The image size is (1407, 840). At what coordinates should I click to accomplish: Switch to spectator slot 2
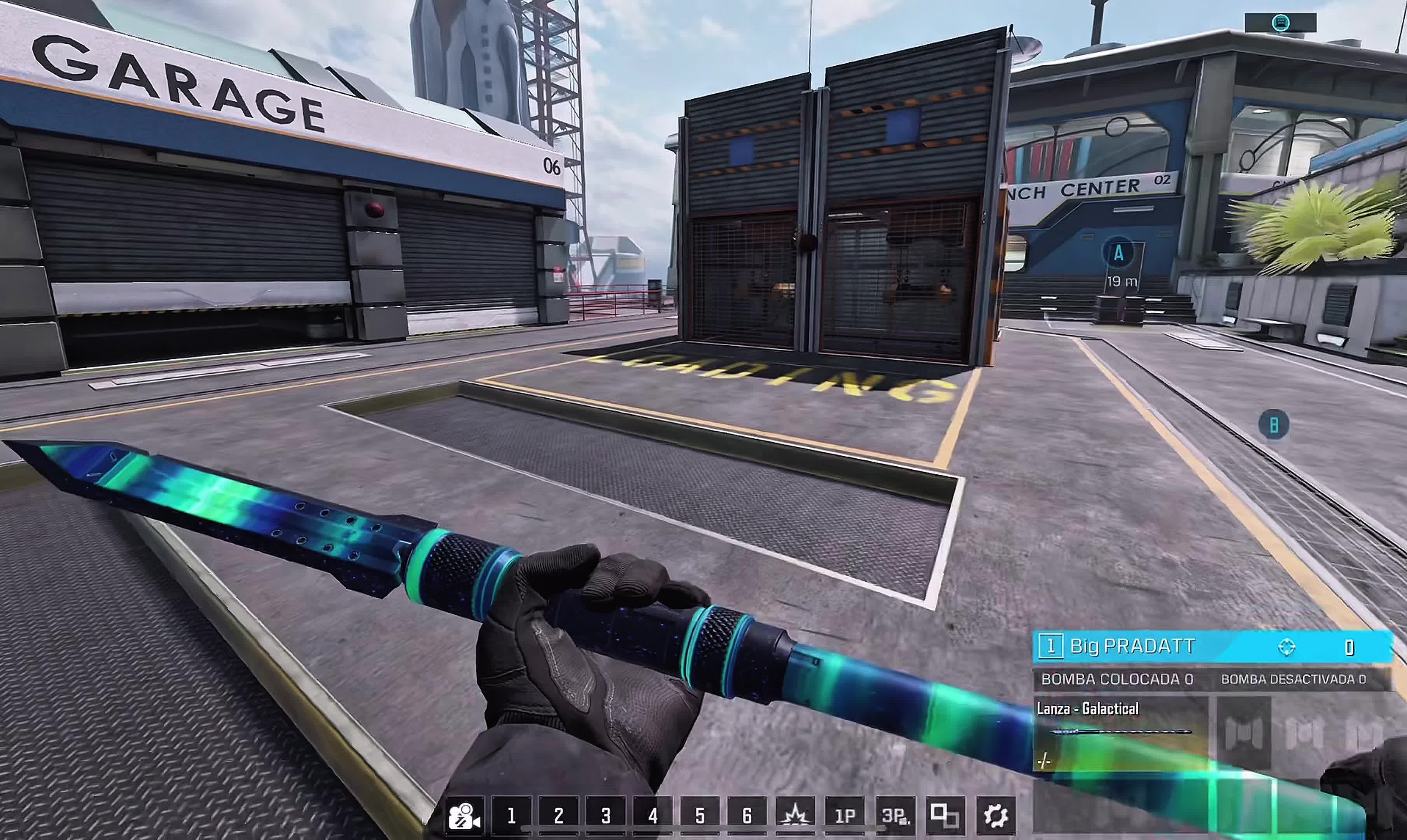click(x=558, y=815)
